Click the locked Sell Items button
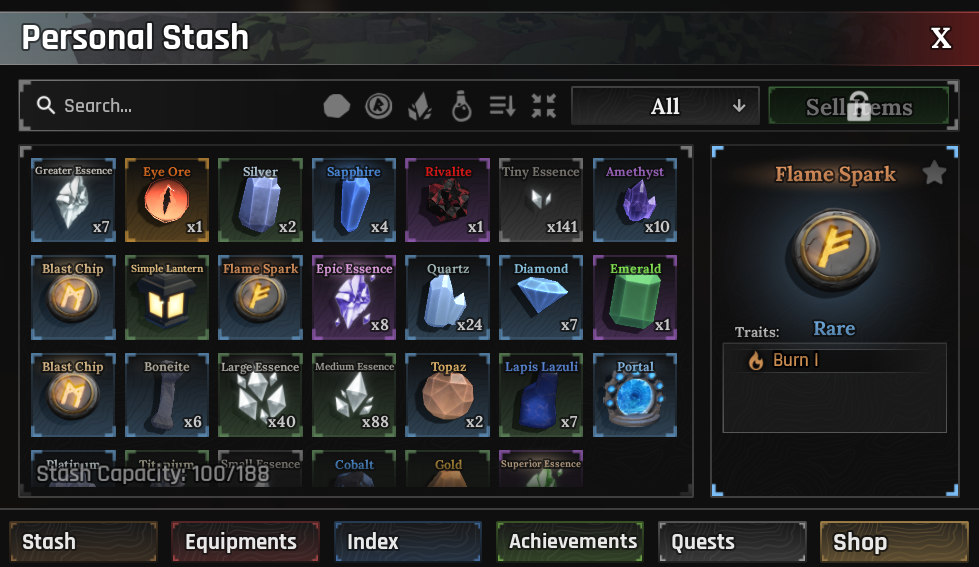979x567 pixels. tap(858, 107)
